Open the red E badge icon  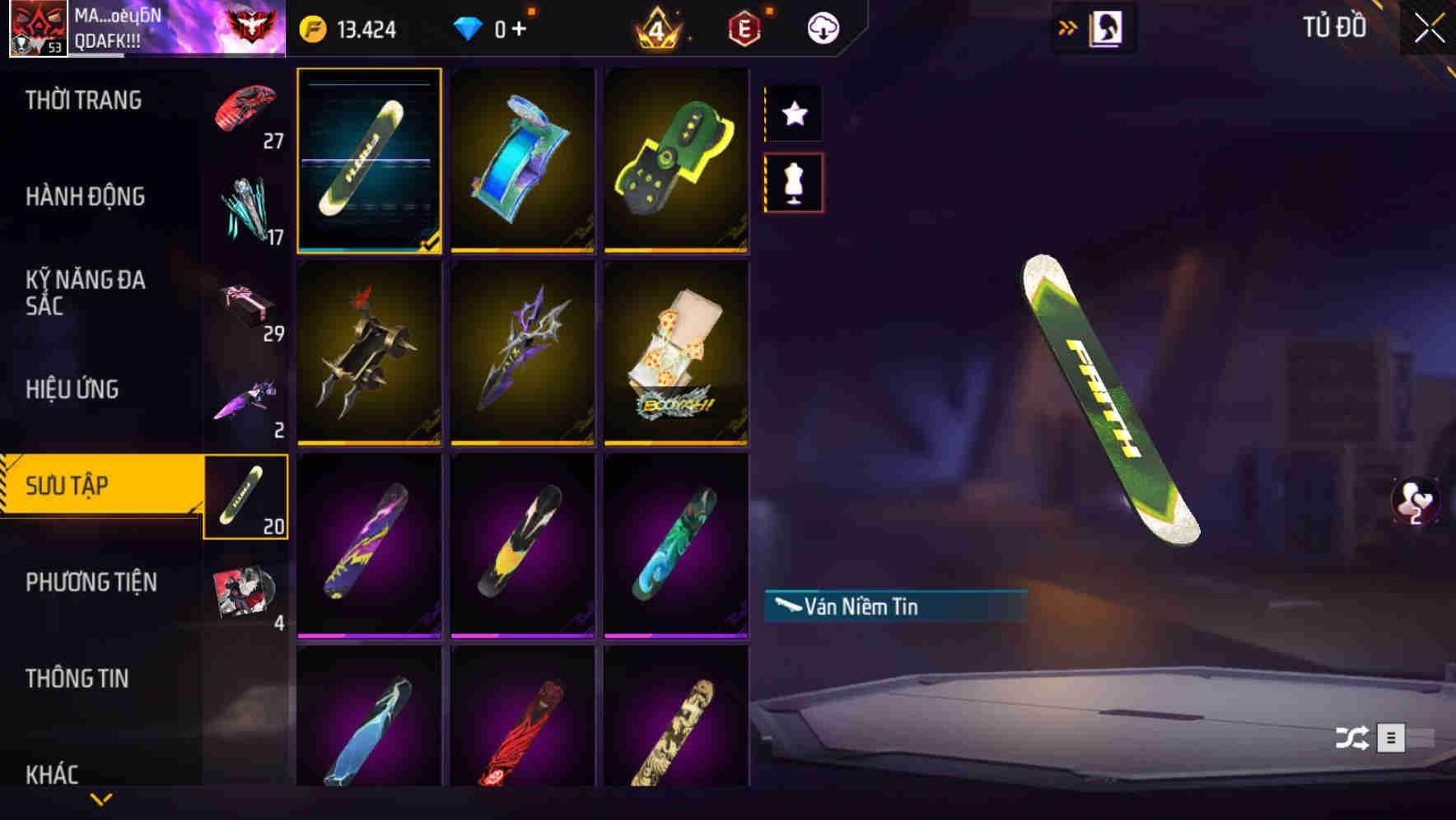pyautogui.click(x=743, y=26)
